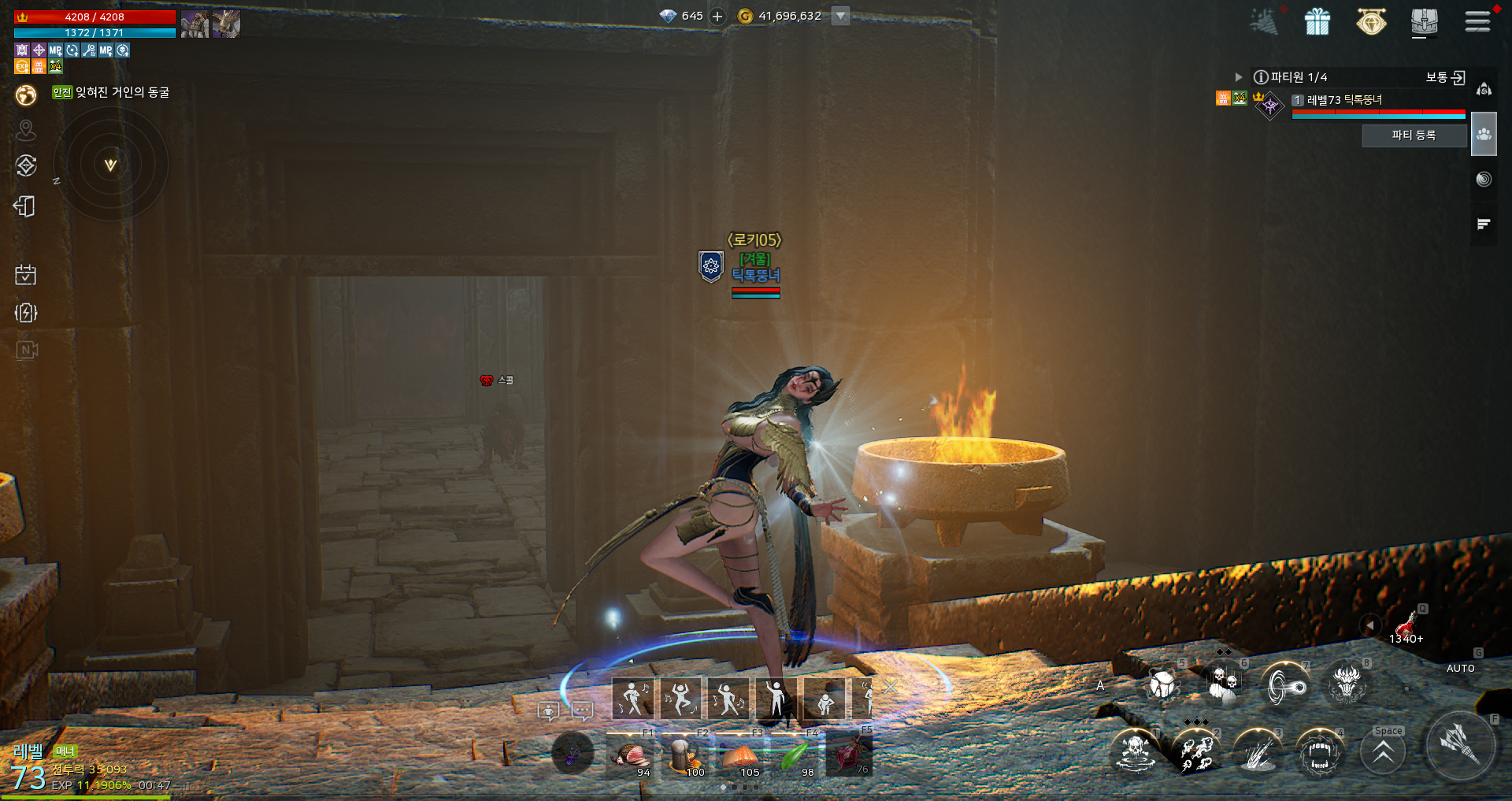
Task: Open the chat speech bubble
Action: [x=583, y=711]
